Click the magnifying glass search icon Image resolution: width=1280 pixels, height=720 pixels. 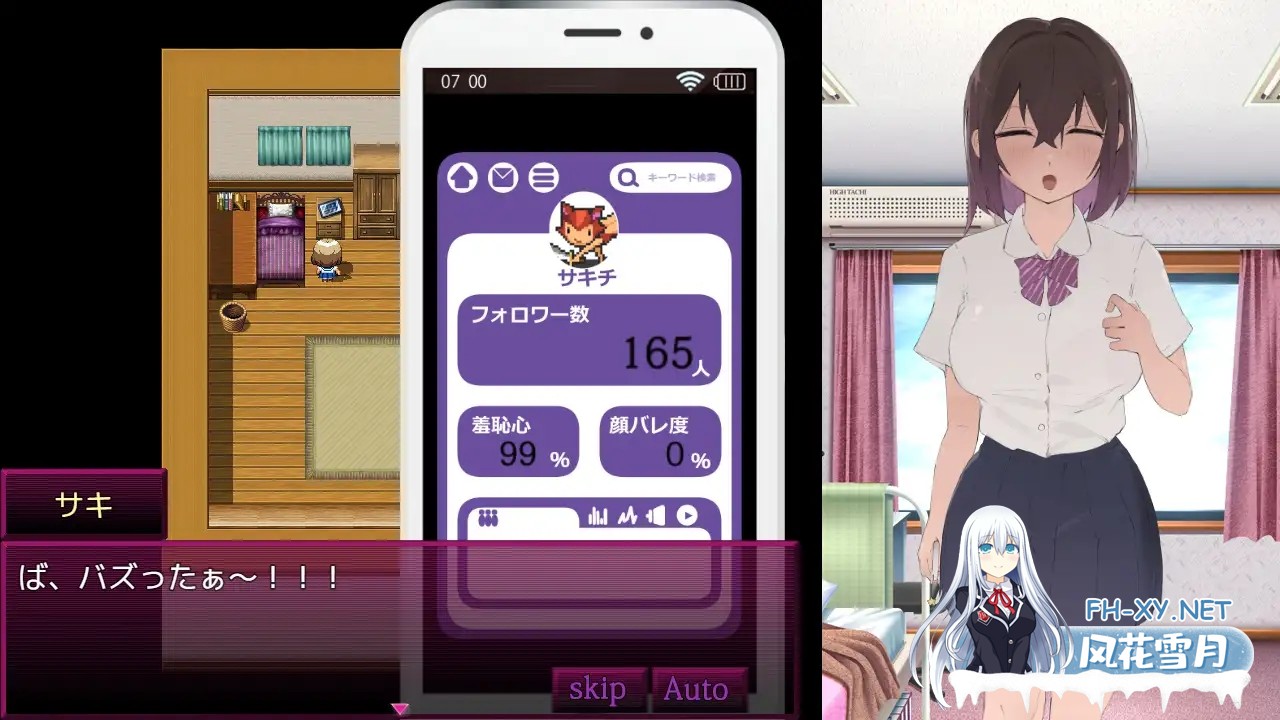pos(626,178)
